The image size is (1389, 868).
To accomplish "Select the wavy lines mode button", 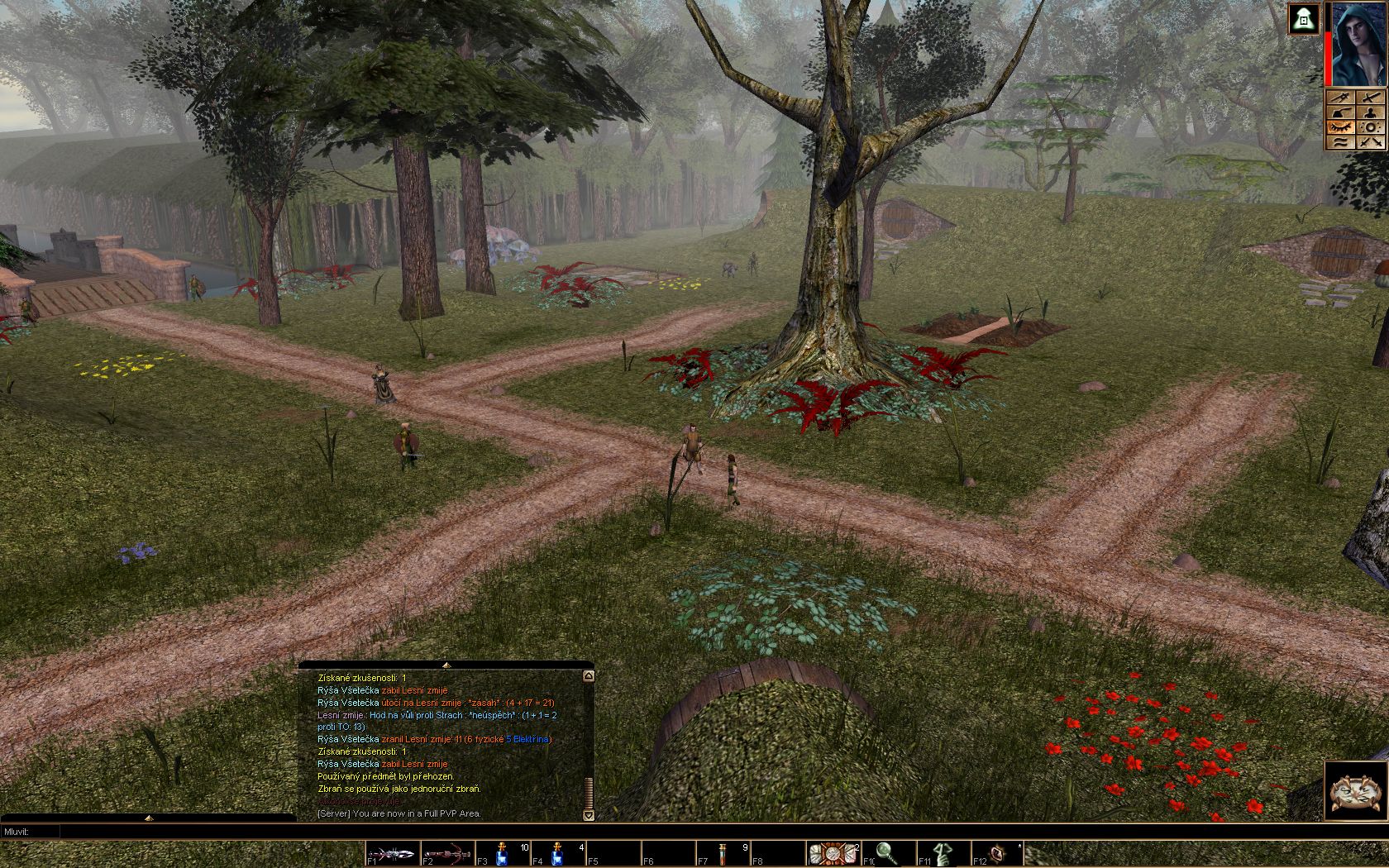I will tap(1340, 142).
